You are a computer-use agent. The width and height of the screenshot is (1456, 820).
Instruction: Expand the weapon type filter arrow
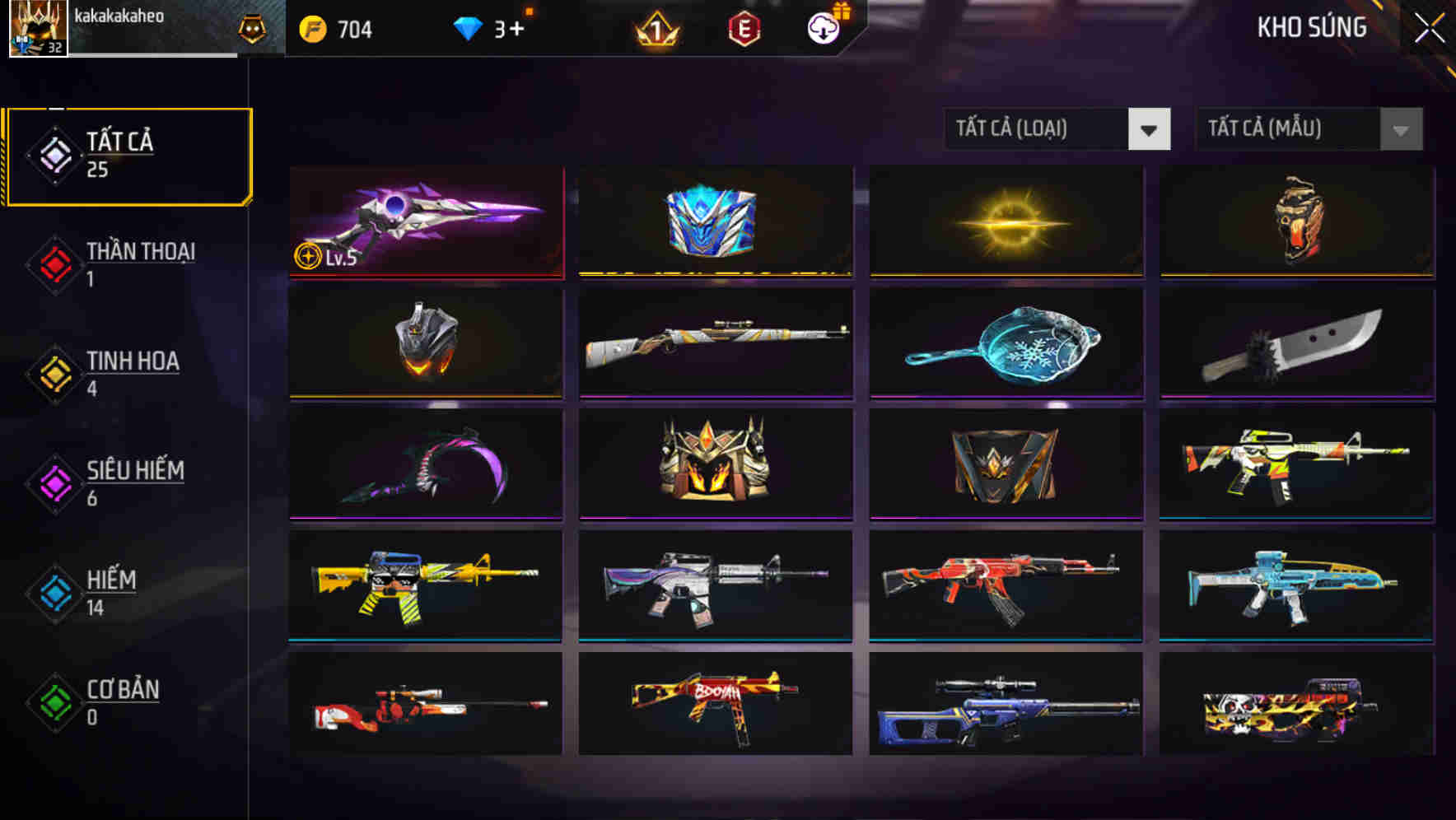[x=1150, y=129]
